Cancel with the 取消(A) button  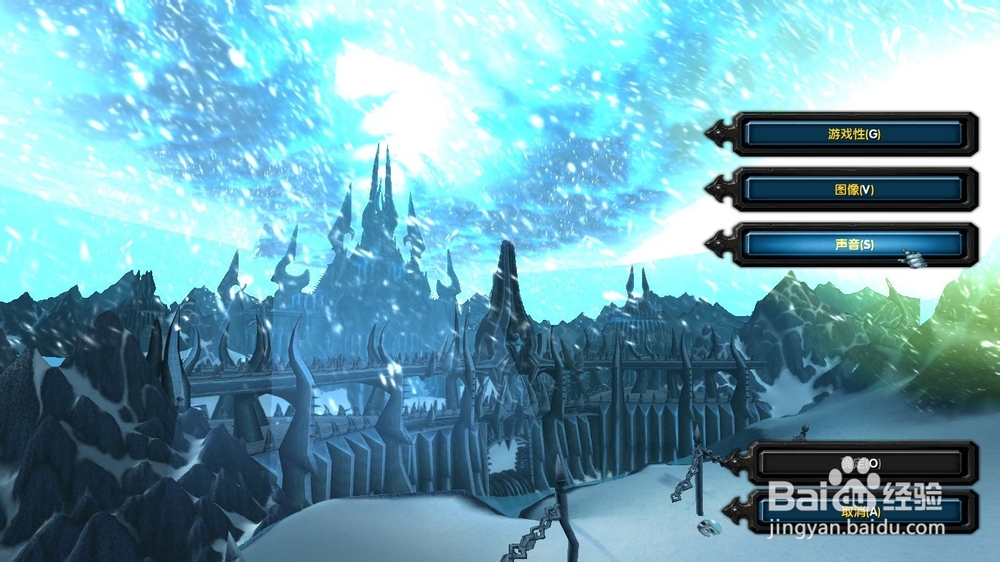tap(860, 511)
